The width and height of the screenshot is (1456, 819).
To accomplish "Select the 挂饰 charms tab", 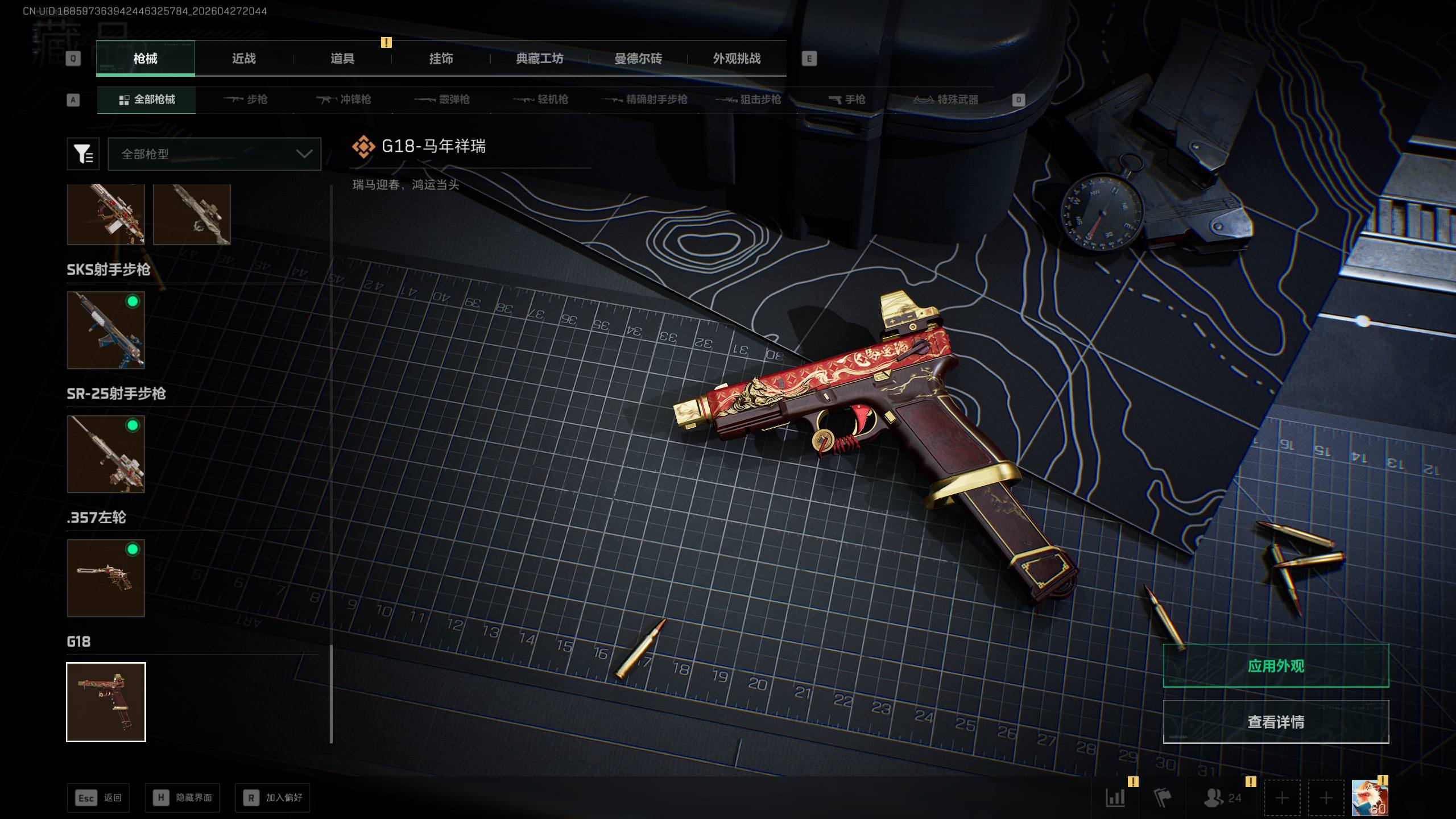I will coord(441,59).
